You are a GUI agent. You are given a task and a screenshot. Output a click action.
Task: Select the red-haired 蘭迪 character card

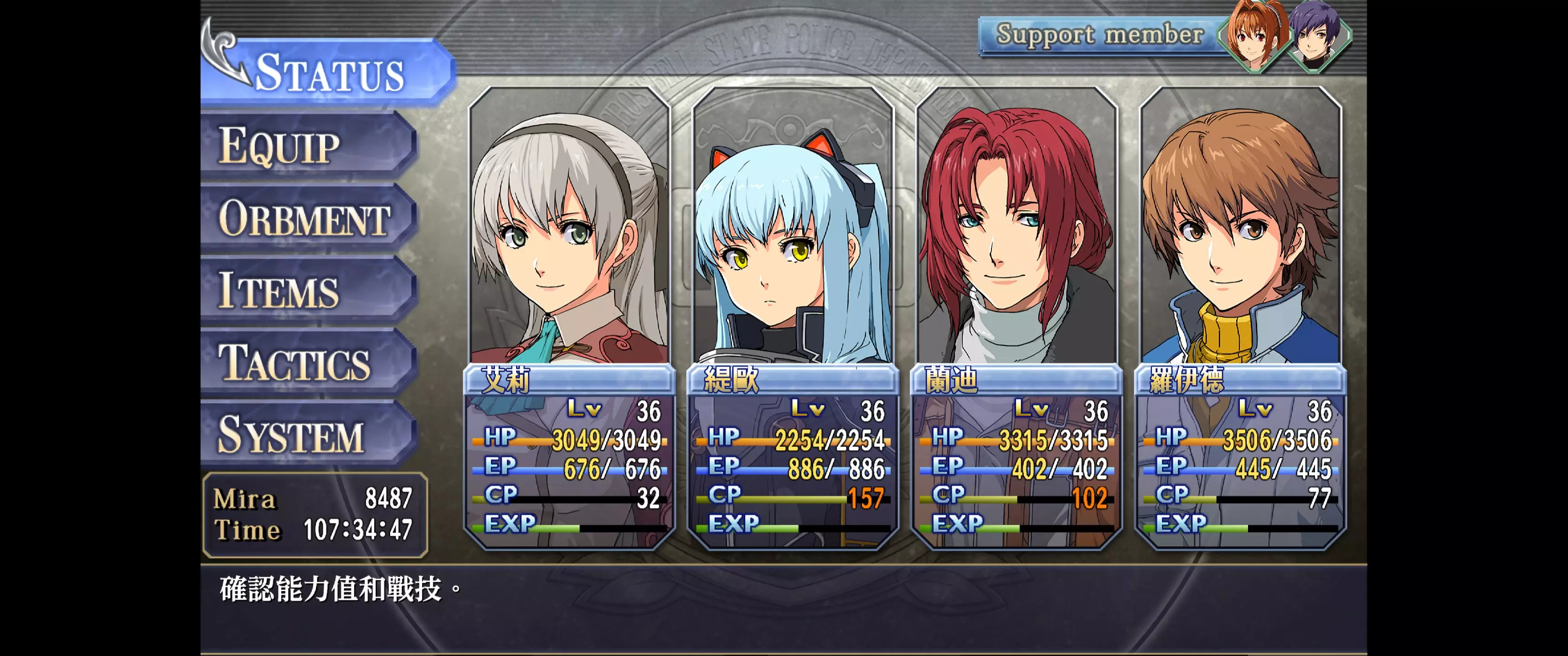tap(1016, 317)
